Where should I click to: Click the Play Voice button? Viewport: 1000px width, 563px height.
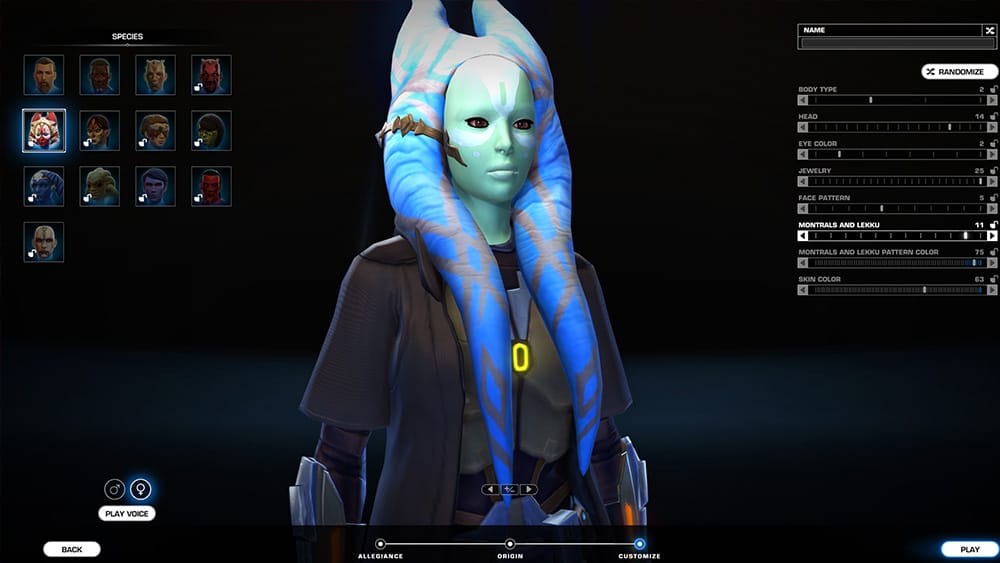[x=127, y=514]
